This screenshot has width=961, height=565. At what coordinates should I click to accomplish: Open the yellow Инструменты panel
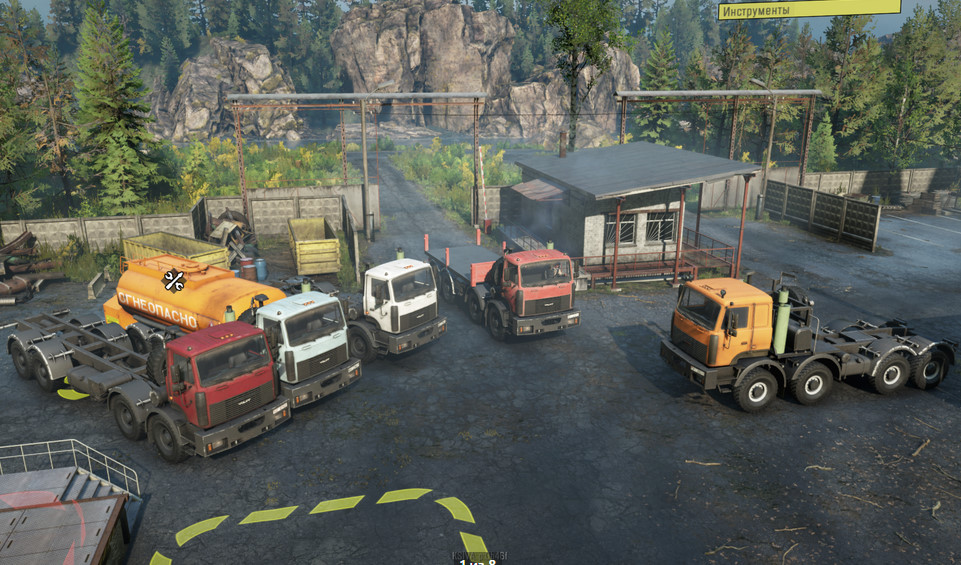809,9
